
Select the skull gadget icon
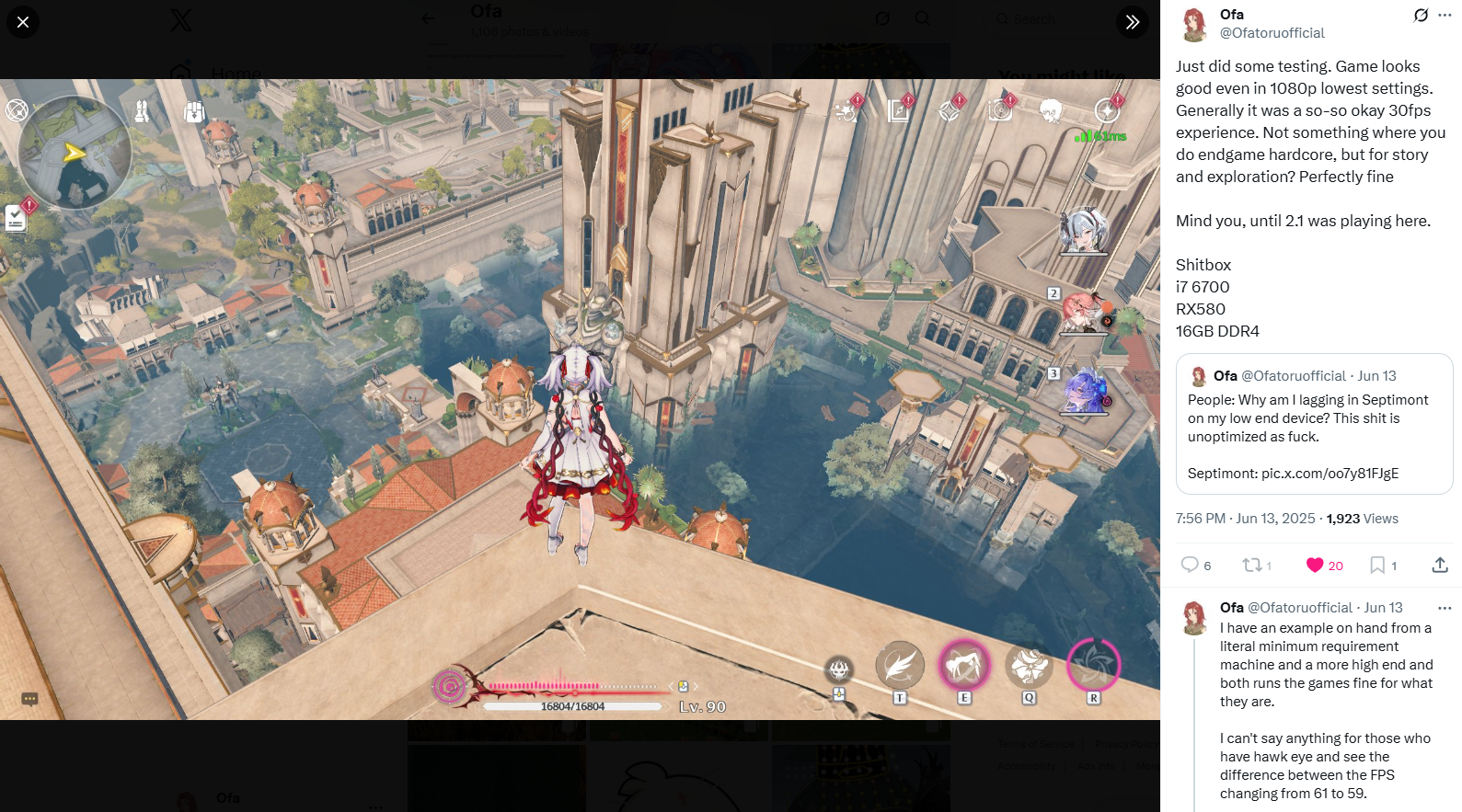click(x=838, y=669)
